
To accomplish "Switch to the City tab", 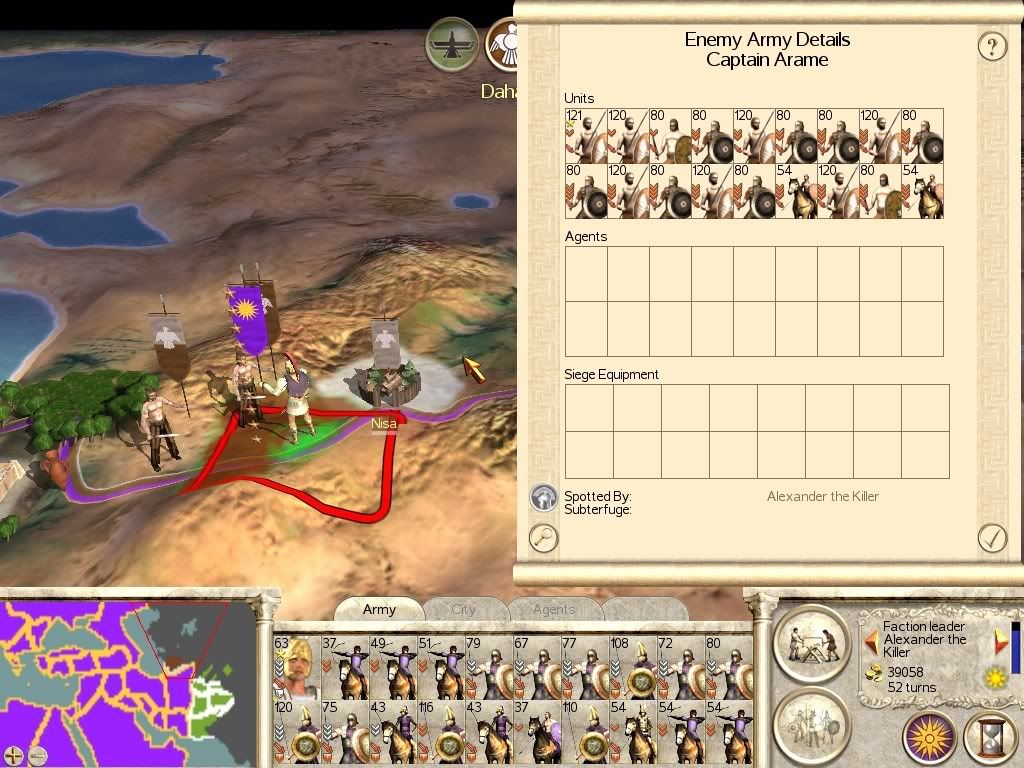I will pos(464,609).
